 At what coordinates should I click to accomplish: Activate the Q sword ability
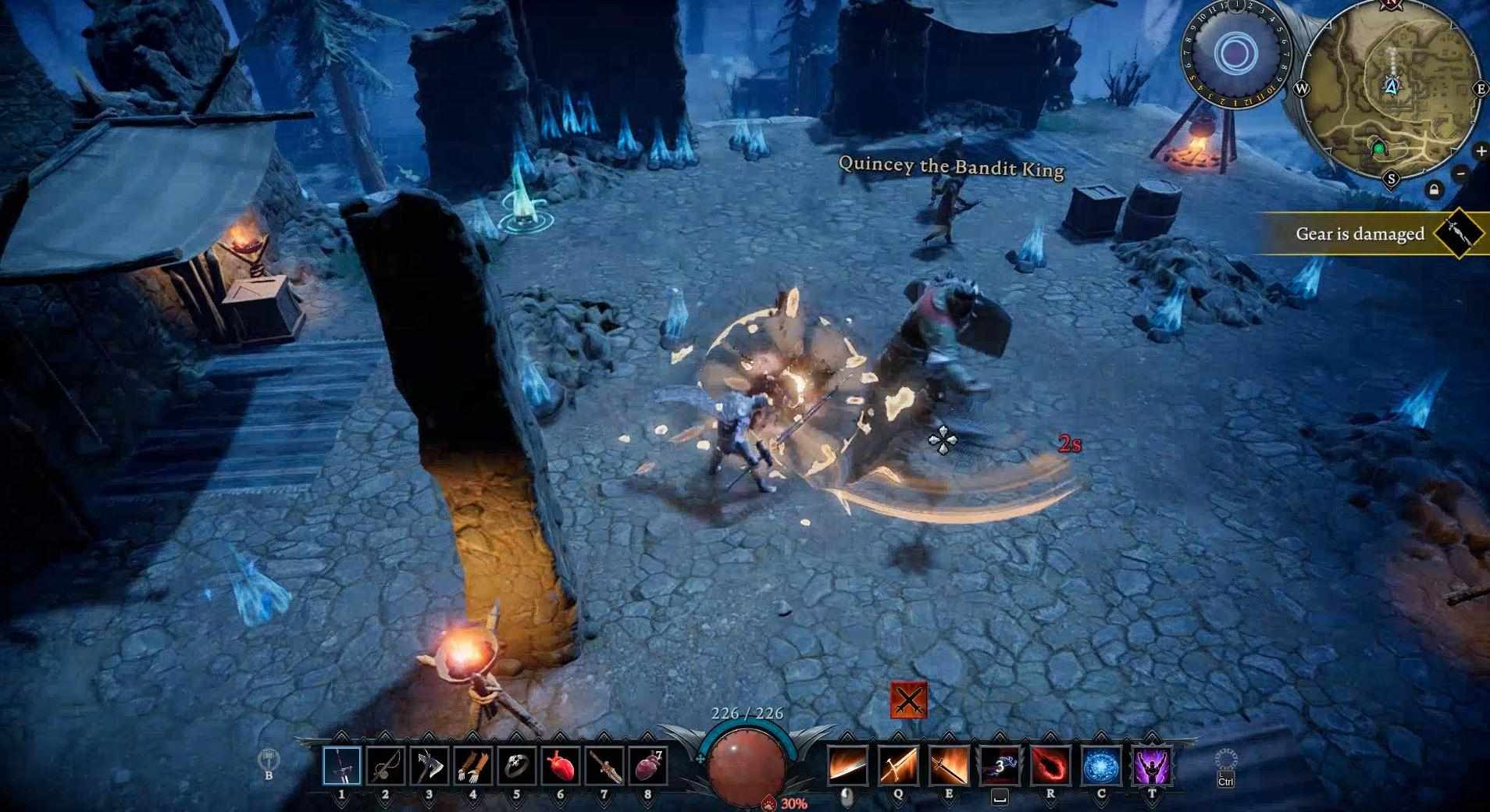tap(898, 766)
